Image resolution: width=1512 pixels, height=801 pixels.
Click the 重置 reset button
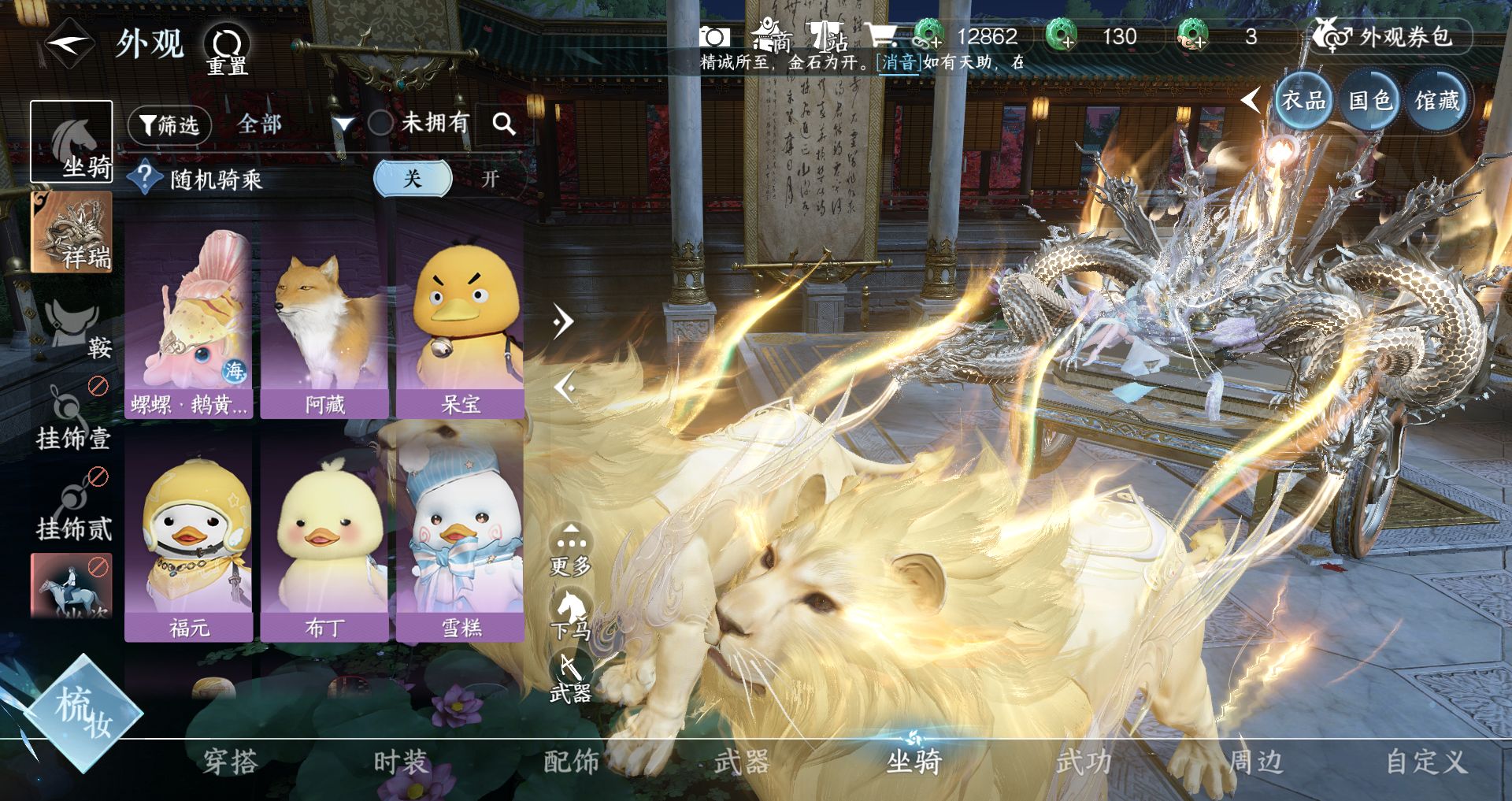pyautogui.click(x=227, y=49)
